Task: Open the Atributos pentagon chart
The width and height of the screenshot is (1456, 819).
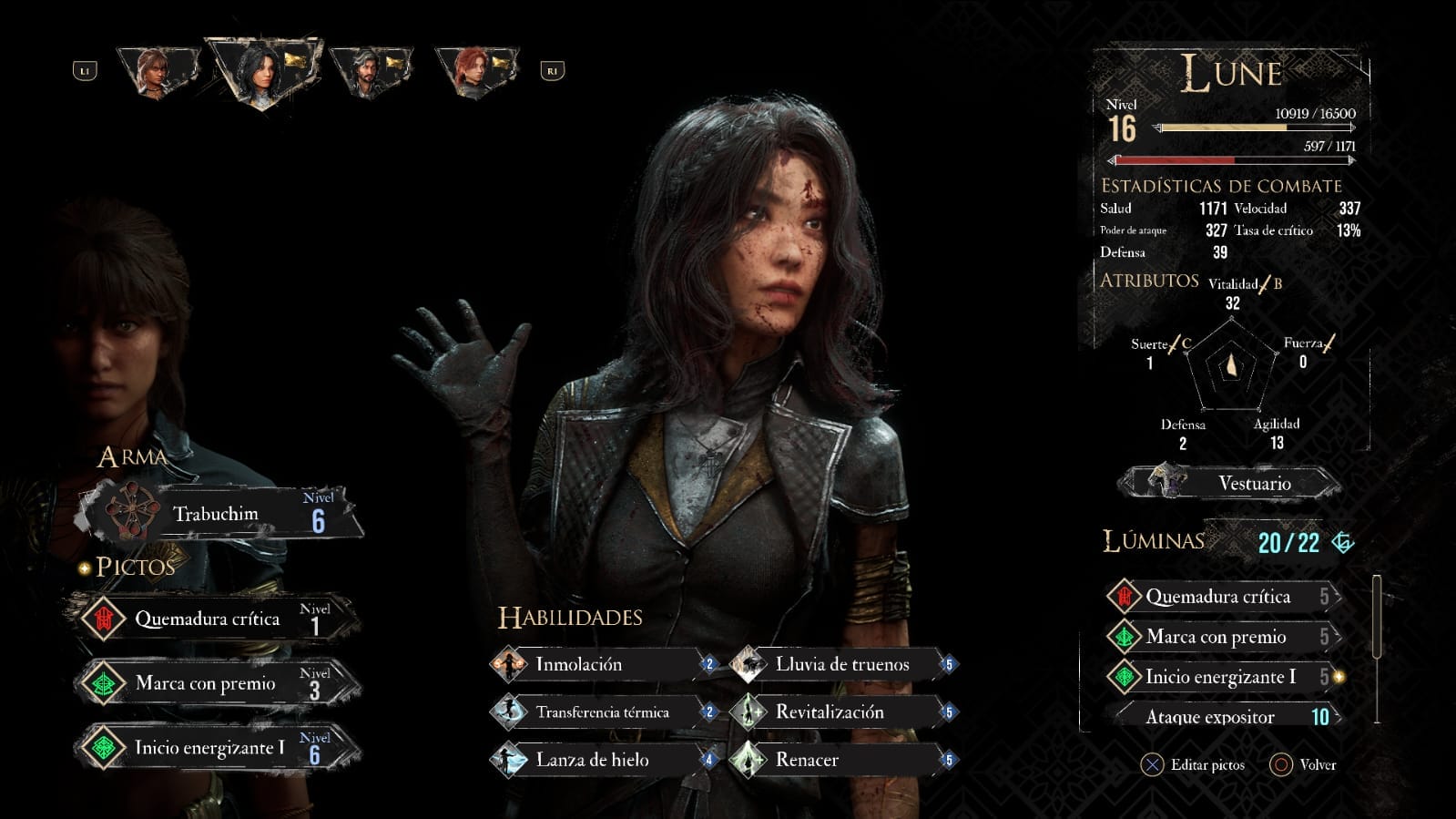Action: point(1231,368)
